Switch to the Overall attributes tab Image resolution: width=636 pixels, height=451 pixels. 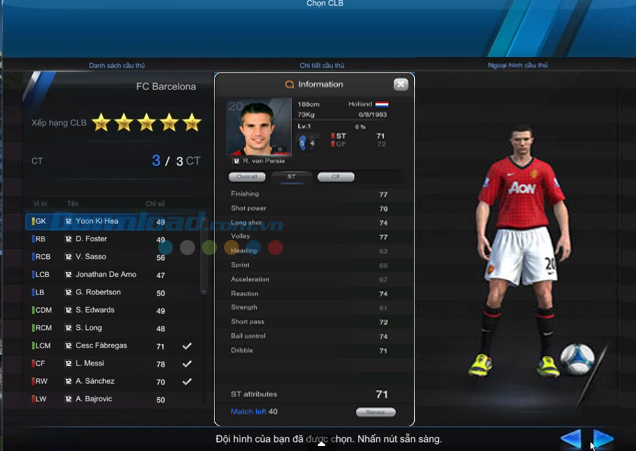point(250,176)
